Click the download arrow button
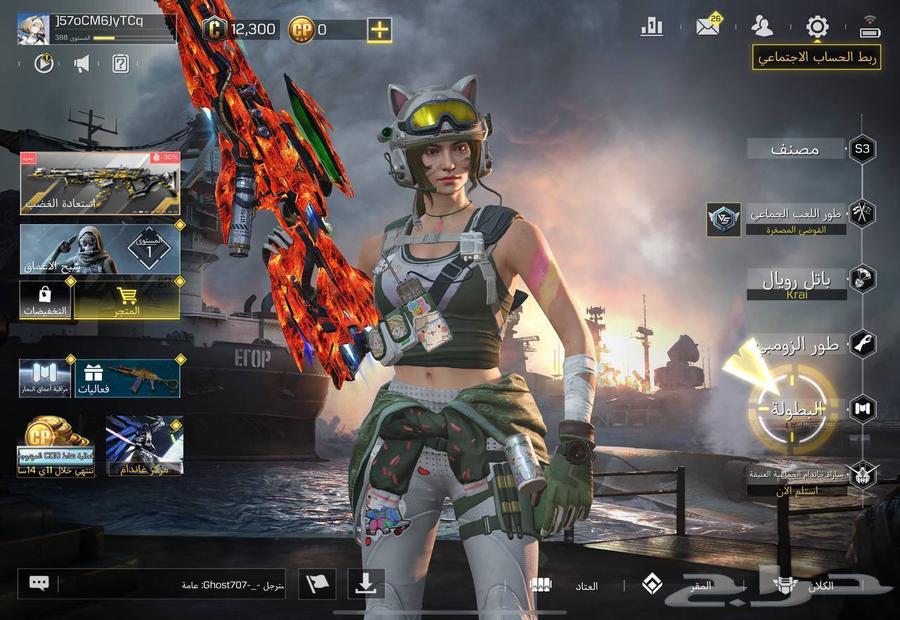900x620 pixels. (366, 584)
